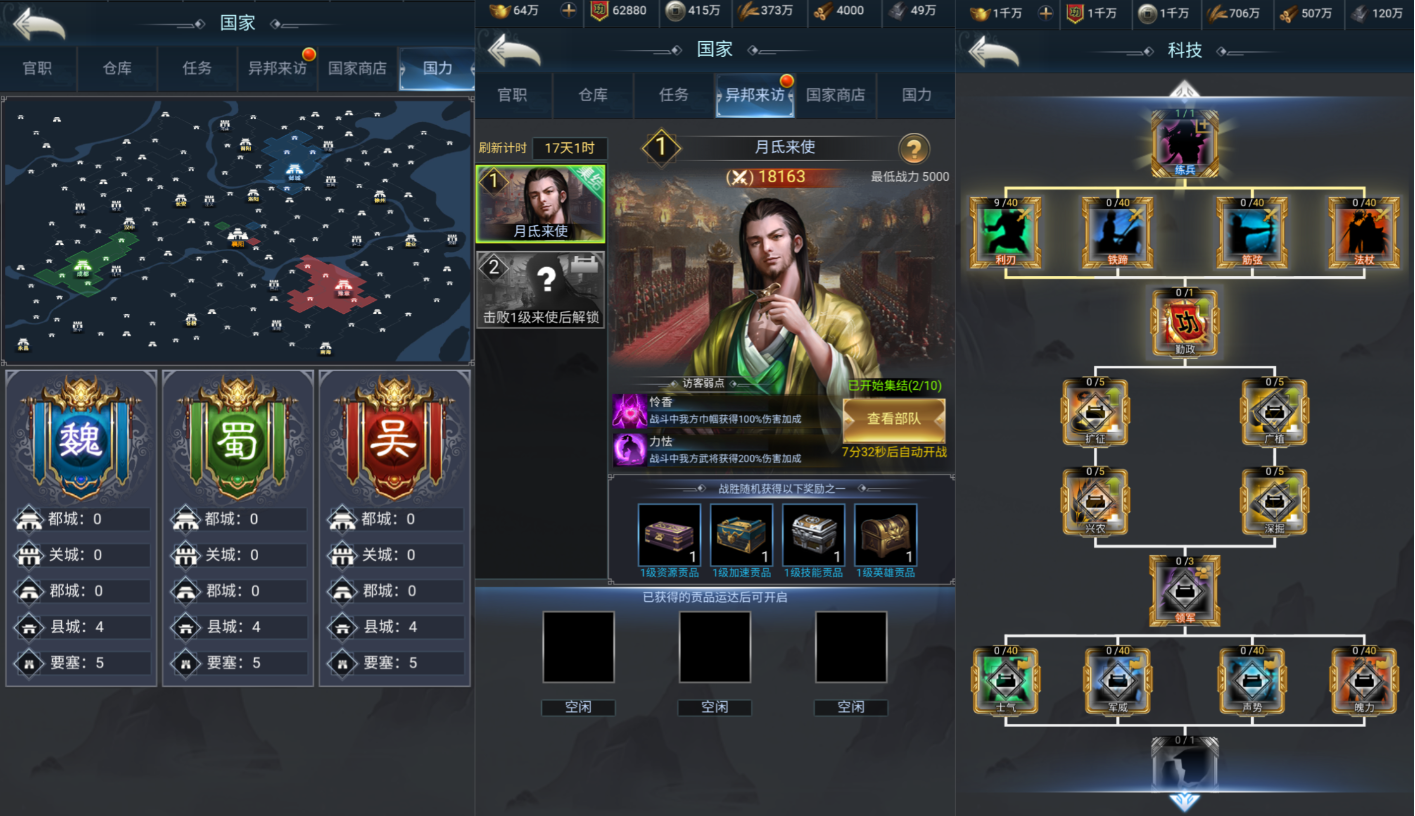
Task: Click the blue 魏 faction banner
Action: 81,438
